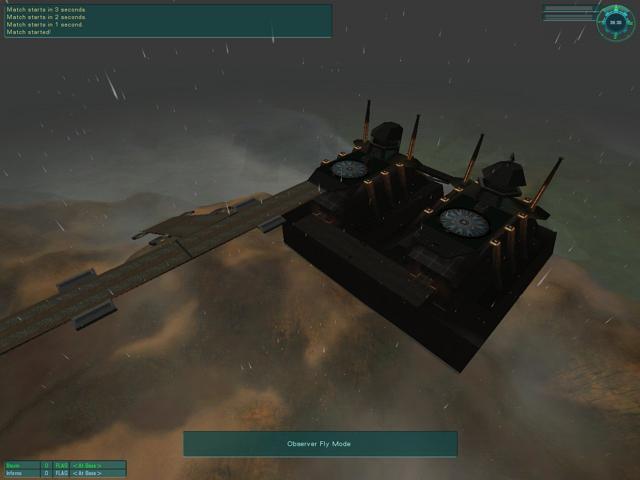This screenshot has height=480, width=640.
Task: Select the circular compass in the corner
Action: pos(615,22)
